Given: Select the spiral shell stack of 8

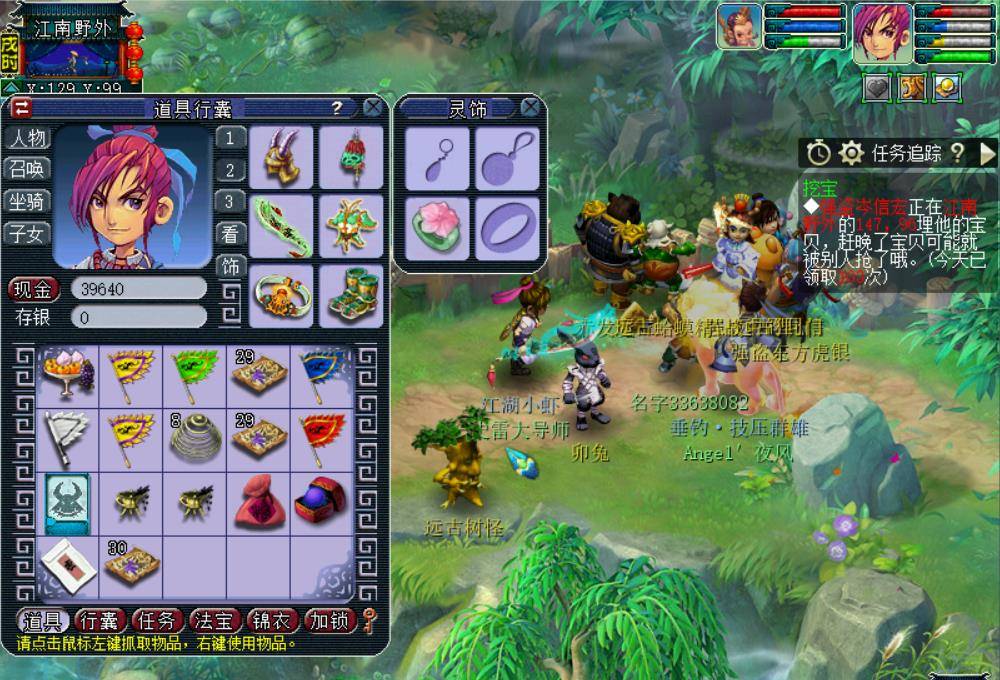Looking at the screenshot, I should click(x=195, y=437).
